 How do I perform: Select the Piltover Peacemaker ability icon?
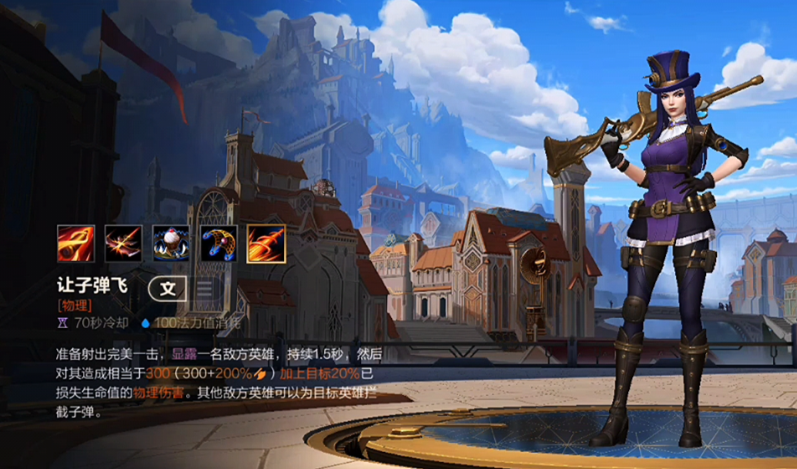click(x=123, y=244)
